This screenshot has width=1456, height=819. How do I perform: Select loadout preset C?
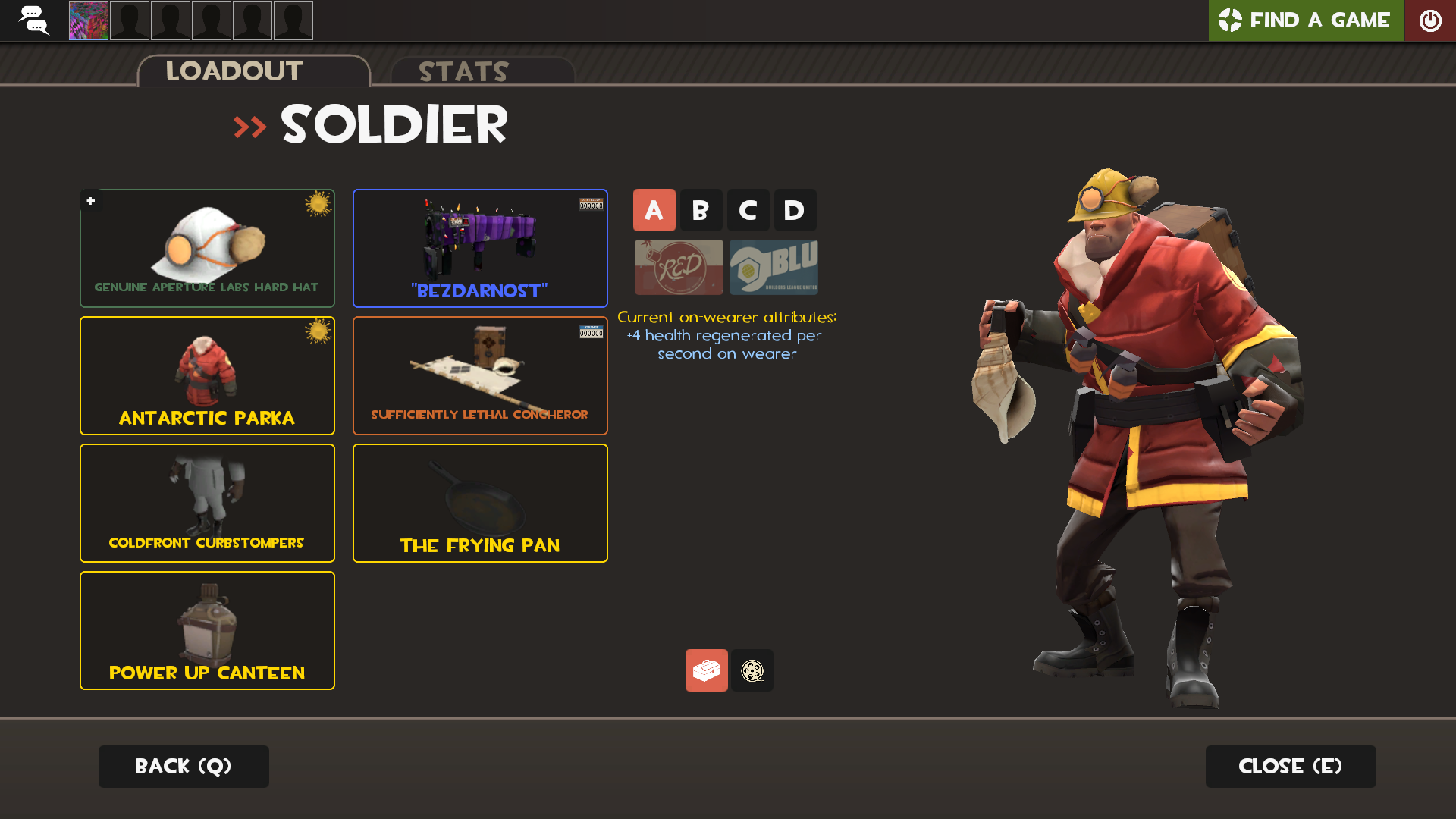(x=748, y=210)
